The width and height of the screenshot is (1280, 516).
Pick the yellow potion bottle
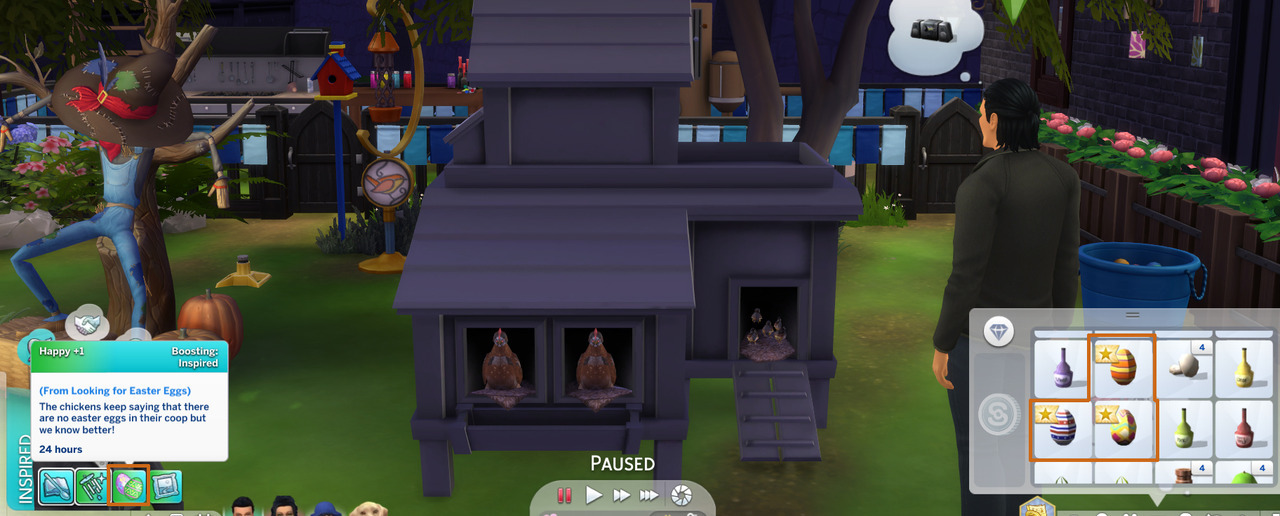[1244, 368]
